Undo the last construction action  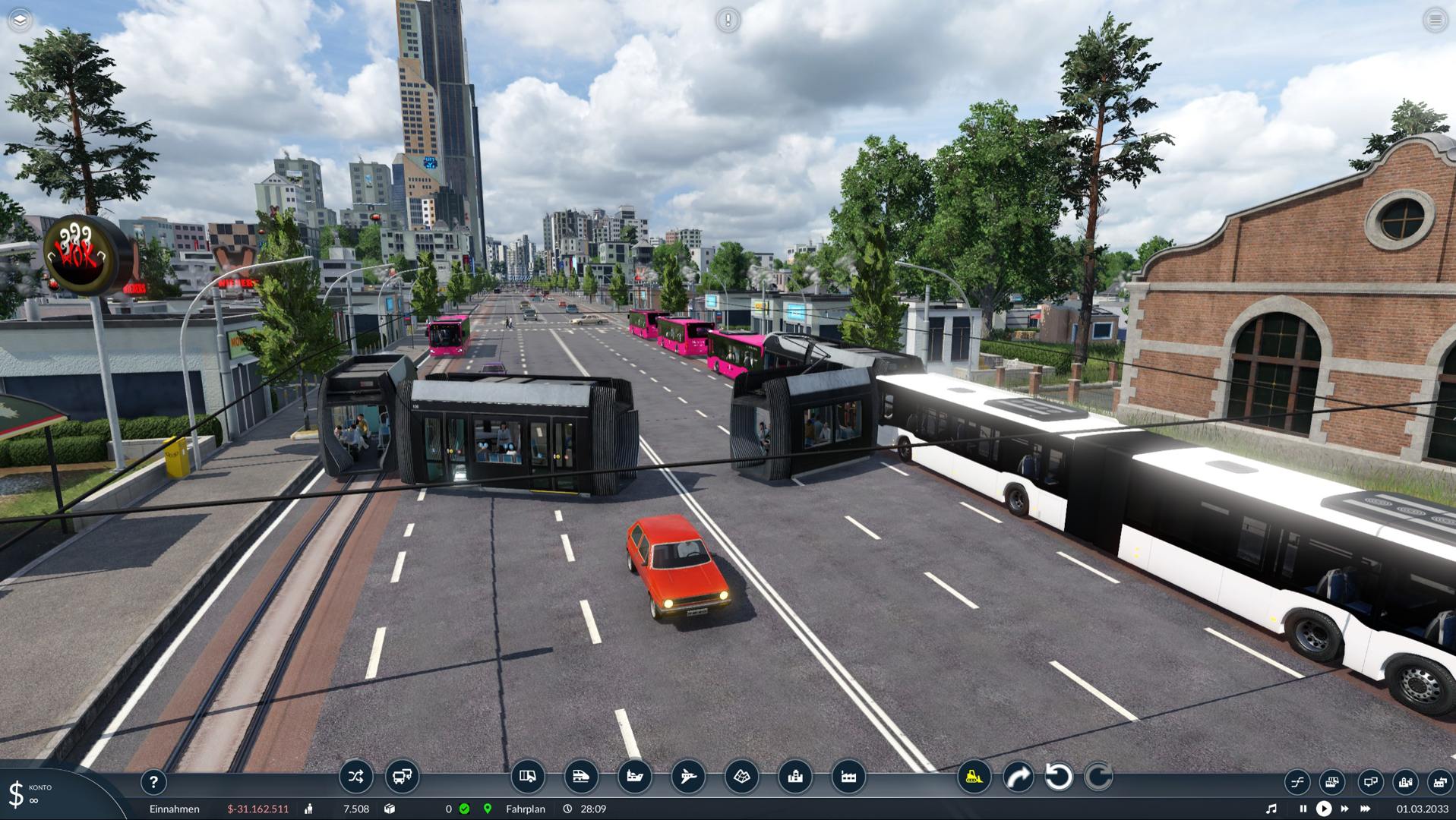pyautogui.click(x=1059, y=777)
